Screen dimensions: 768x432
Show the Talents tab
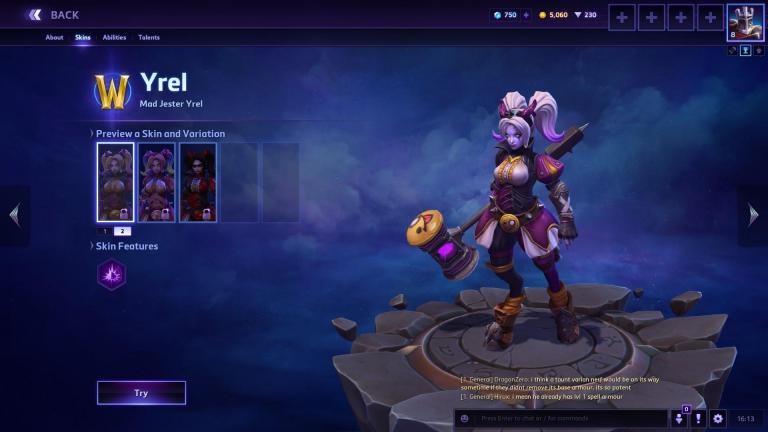pyautogui.click(x=149, y=38)
